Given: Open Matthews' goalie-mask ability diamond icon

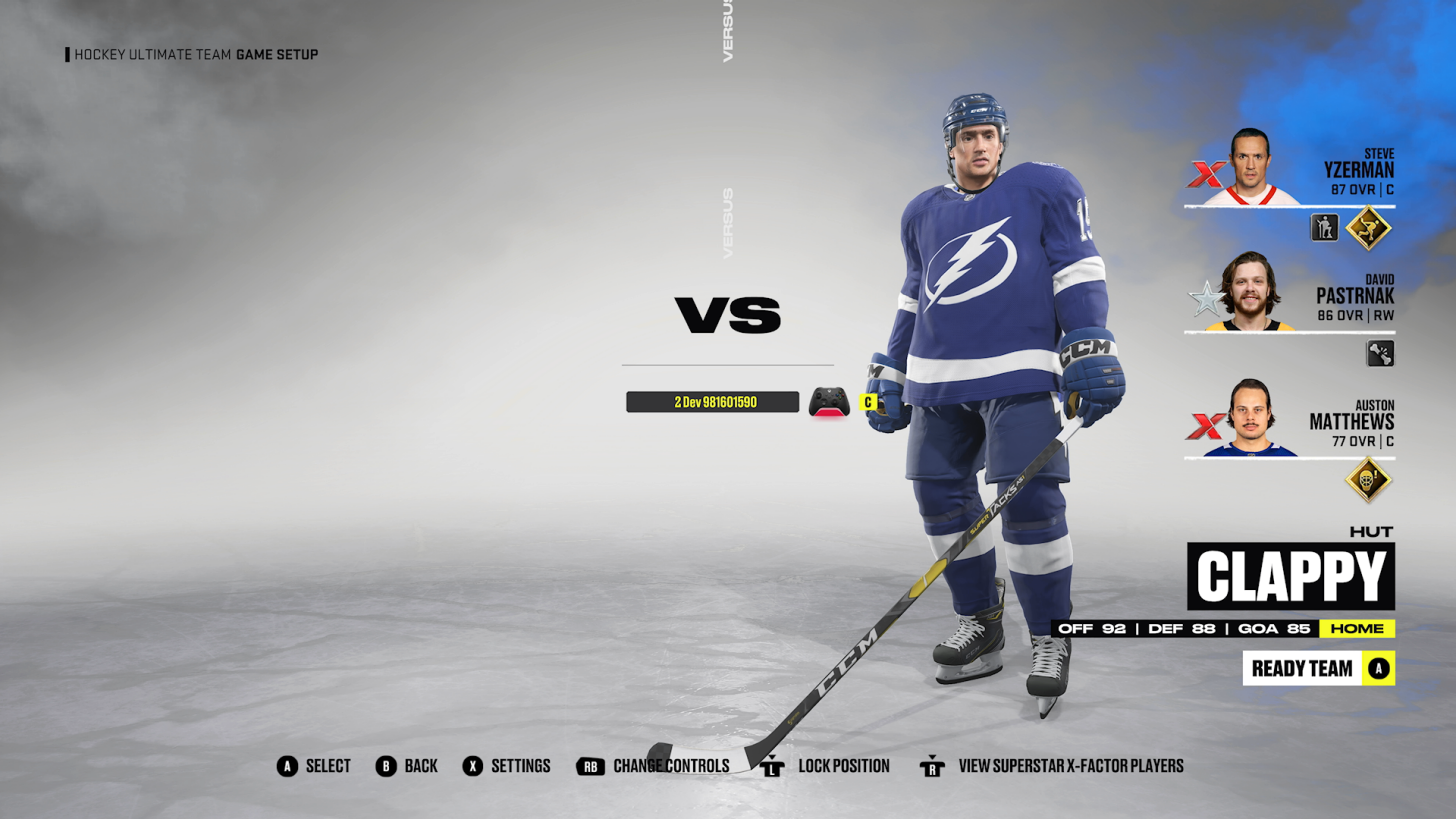Looking at the screenshot, I should click(x=1368, y=479).
